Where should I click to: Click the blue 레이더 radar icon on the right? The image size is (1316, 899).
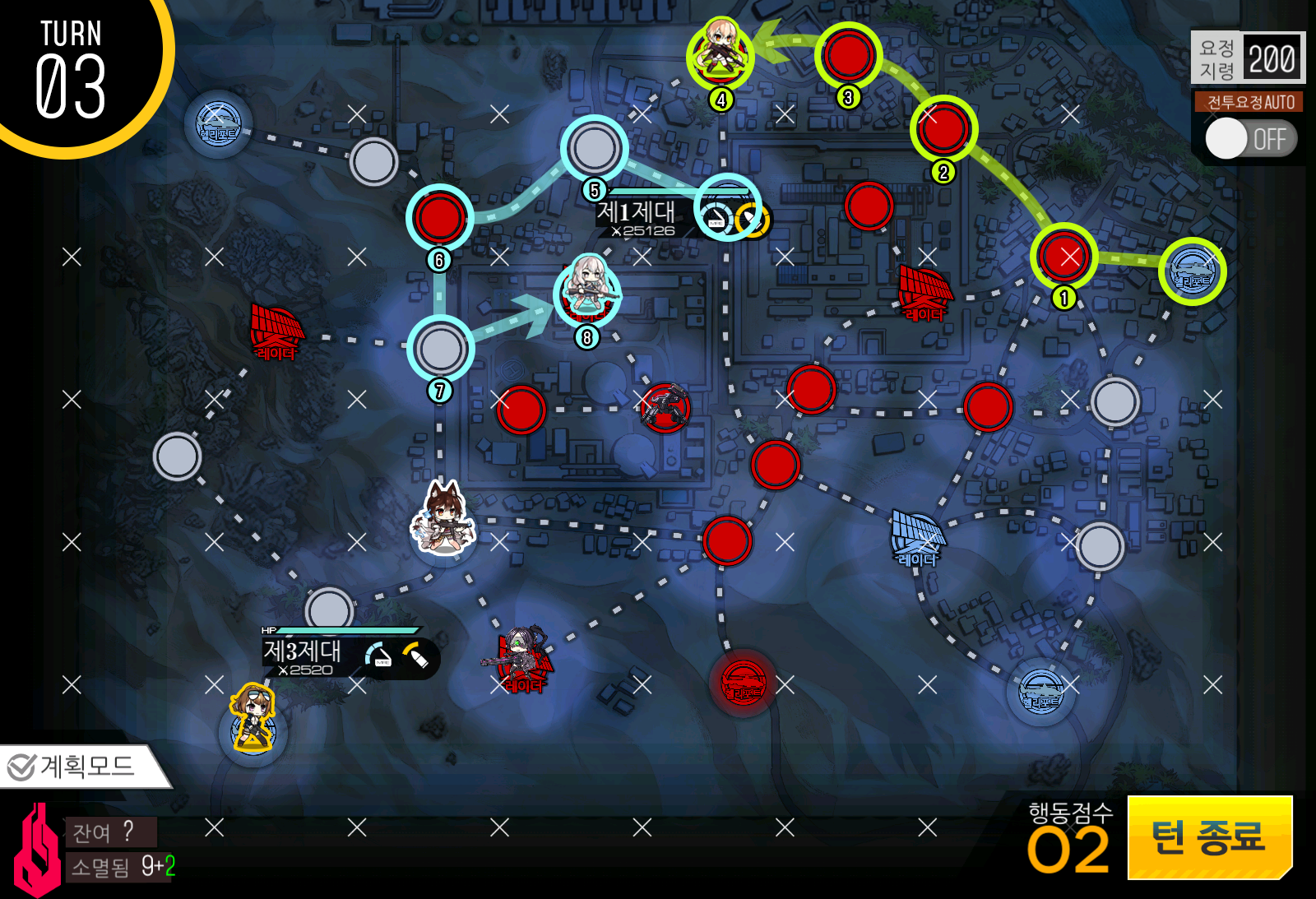tap(917, 535)
